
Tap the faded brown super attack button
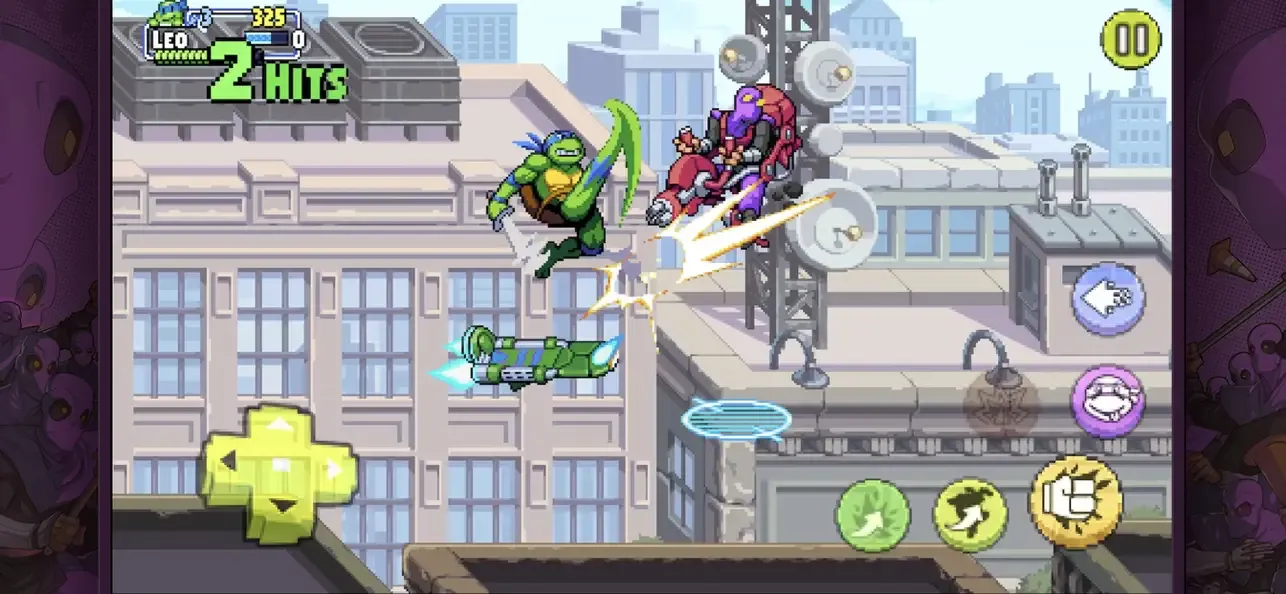tap(1001, 405)
